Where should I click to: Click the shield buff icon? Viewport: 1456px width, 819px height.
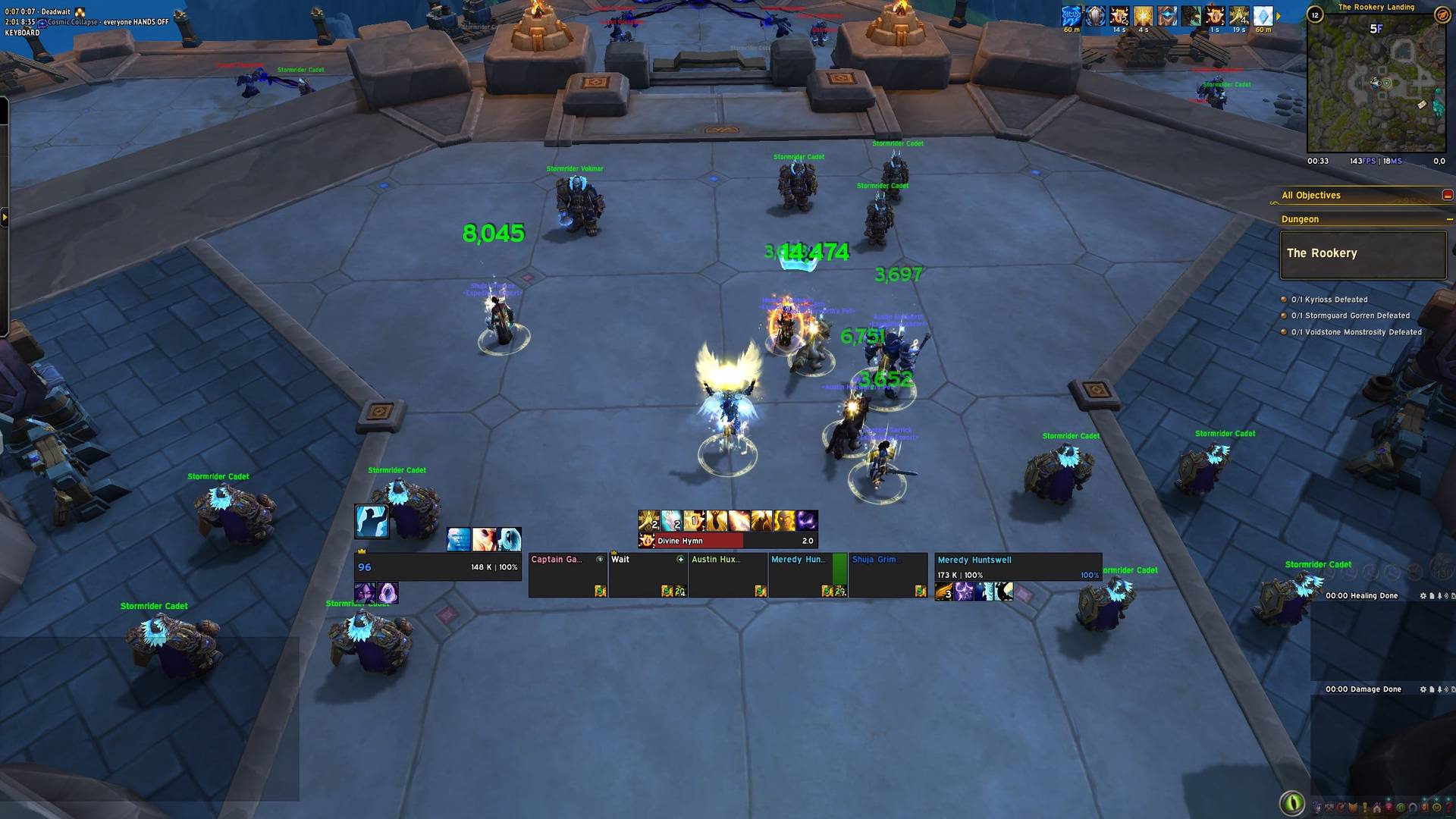(1095, 16)
